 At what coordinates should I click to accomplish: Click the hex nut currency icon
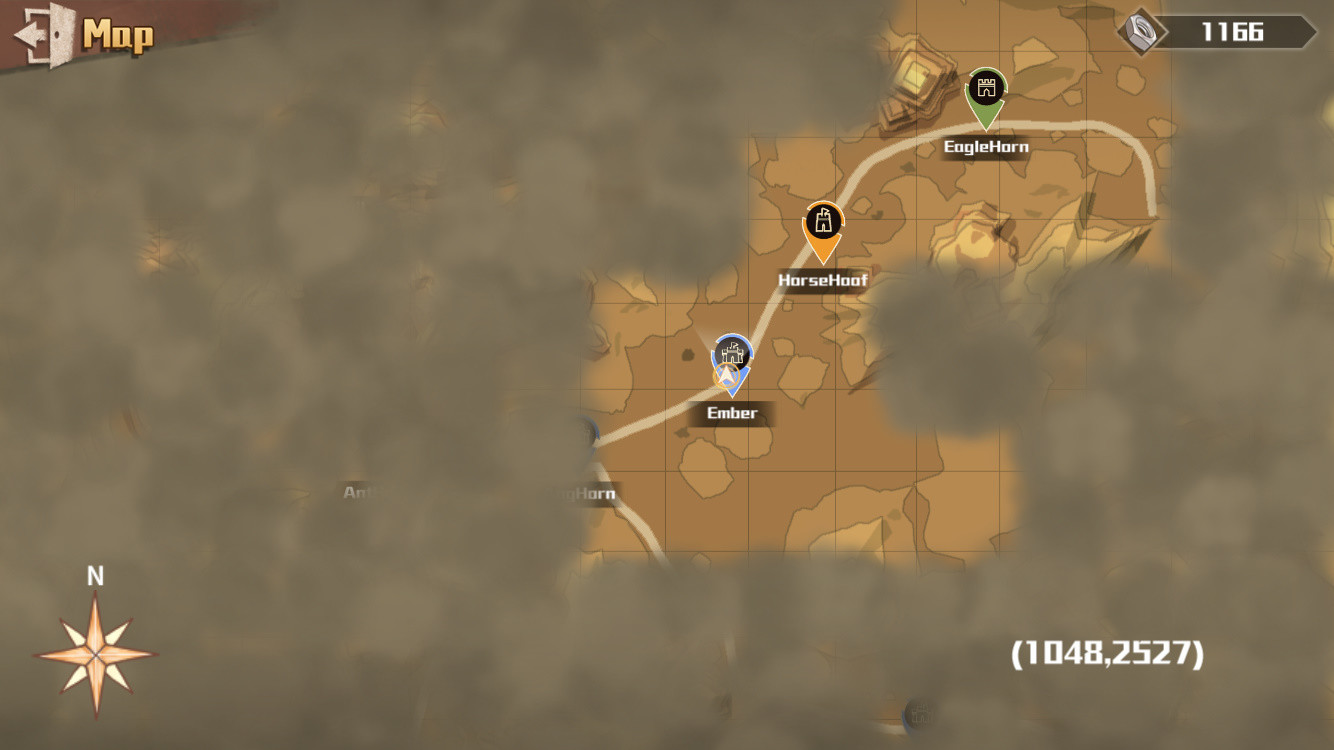coord(1140,30)
